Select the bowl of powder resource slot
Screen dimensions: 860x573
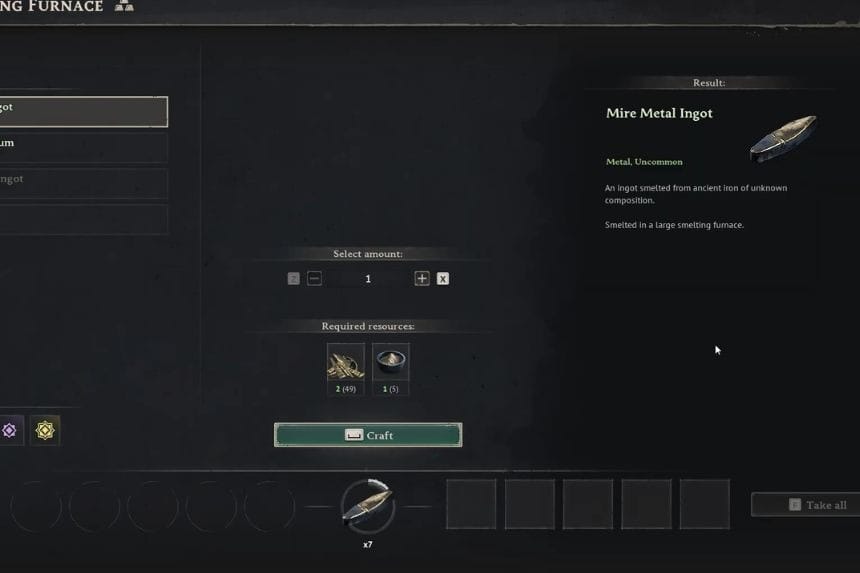pyautogui.click(x=391, y=363)
